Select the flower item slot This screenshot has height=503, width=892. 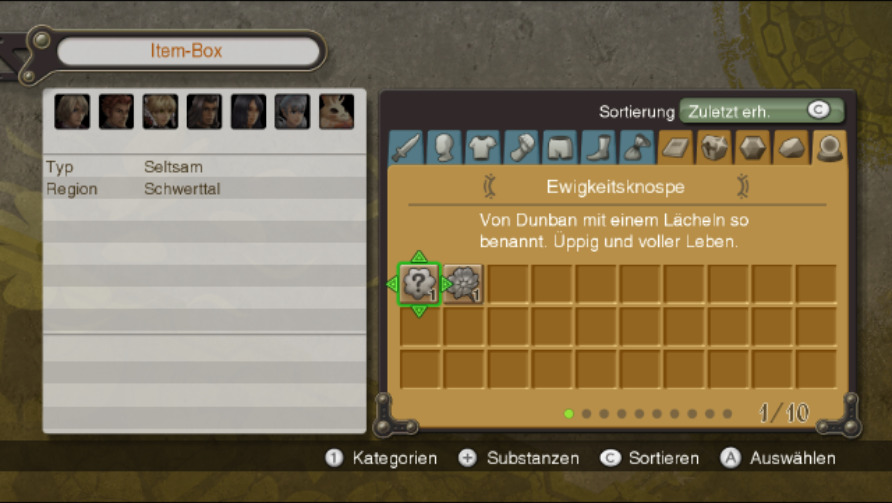coord(463,284)
